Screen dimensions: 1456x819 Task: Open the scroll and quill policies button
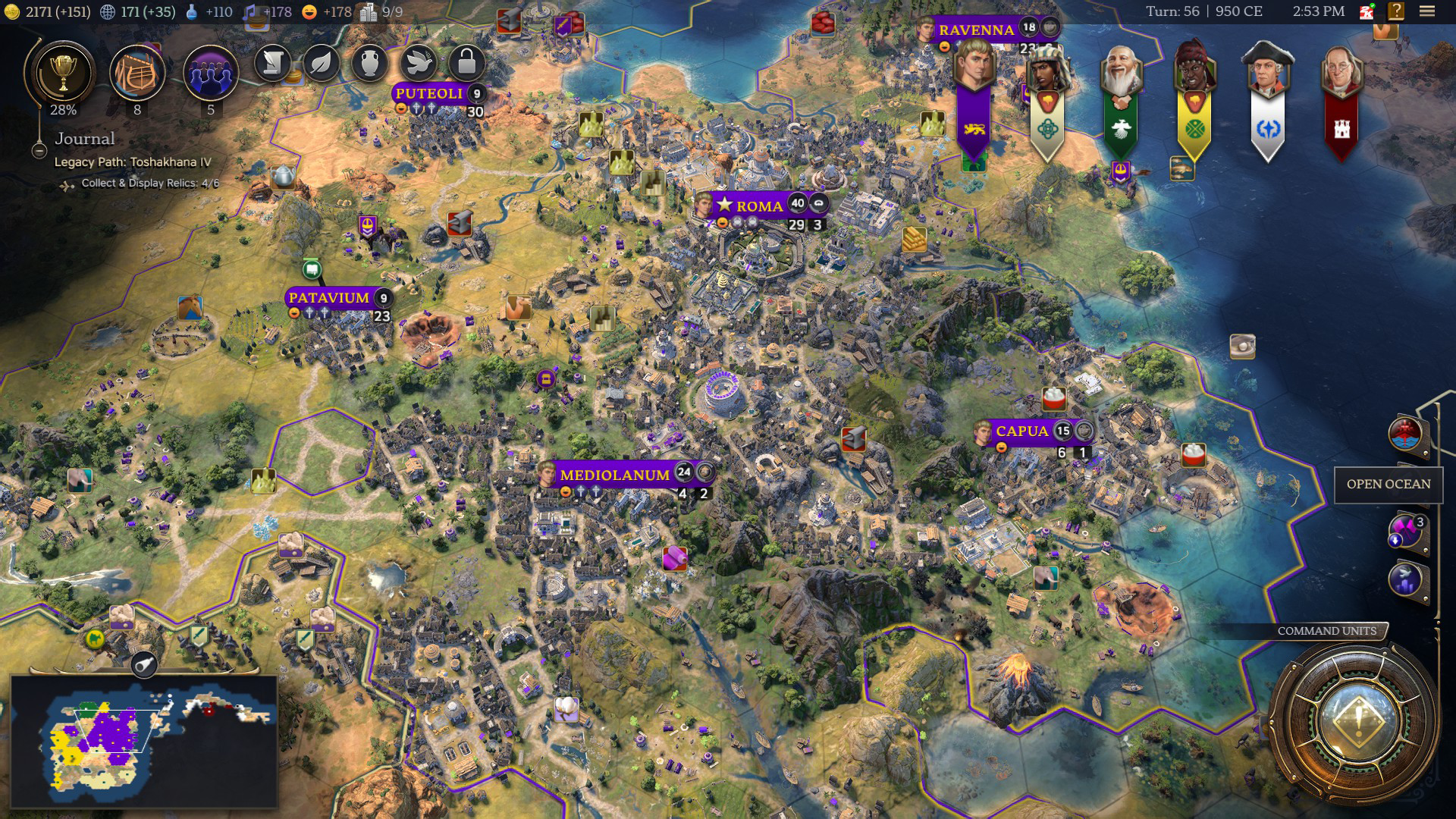[x=272, y=63]
